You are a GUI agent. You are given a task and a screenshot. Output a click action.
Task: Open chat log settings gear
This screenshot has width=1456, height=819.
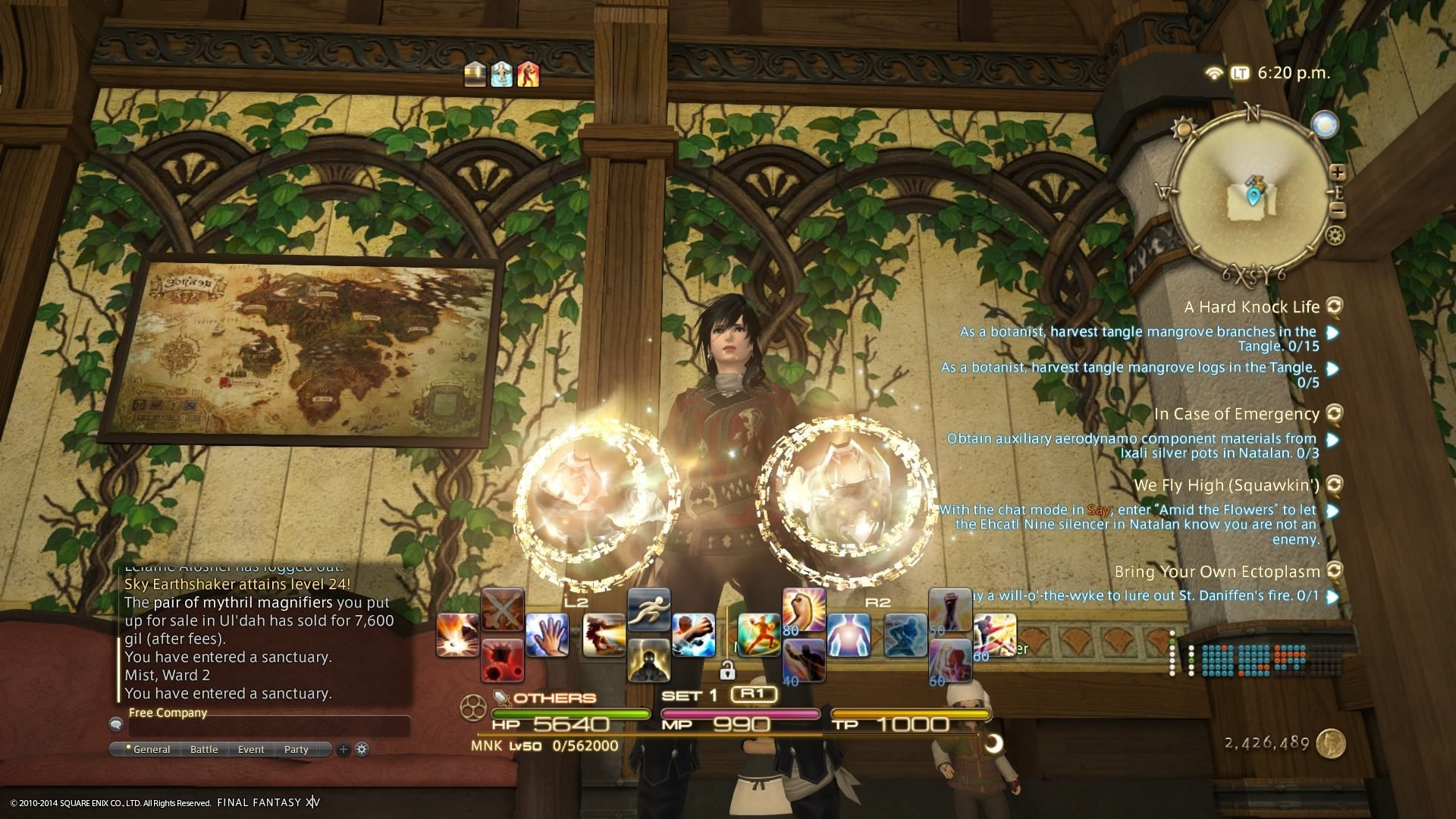pyautogui.click(x=362, y=749)
